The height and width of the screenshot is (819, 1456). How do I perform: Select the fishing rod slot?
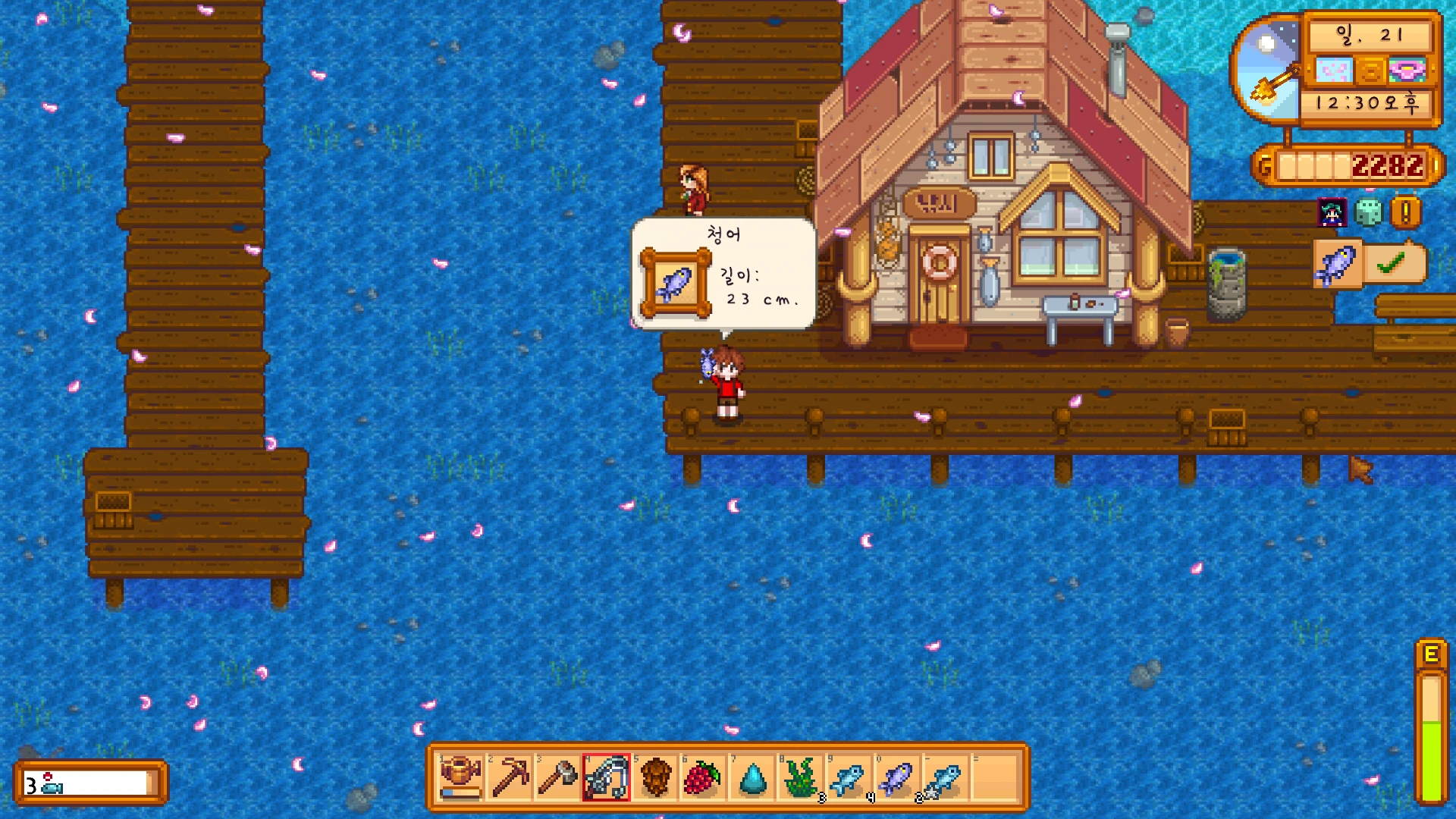click(607, 777)
